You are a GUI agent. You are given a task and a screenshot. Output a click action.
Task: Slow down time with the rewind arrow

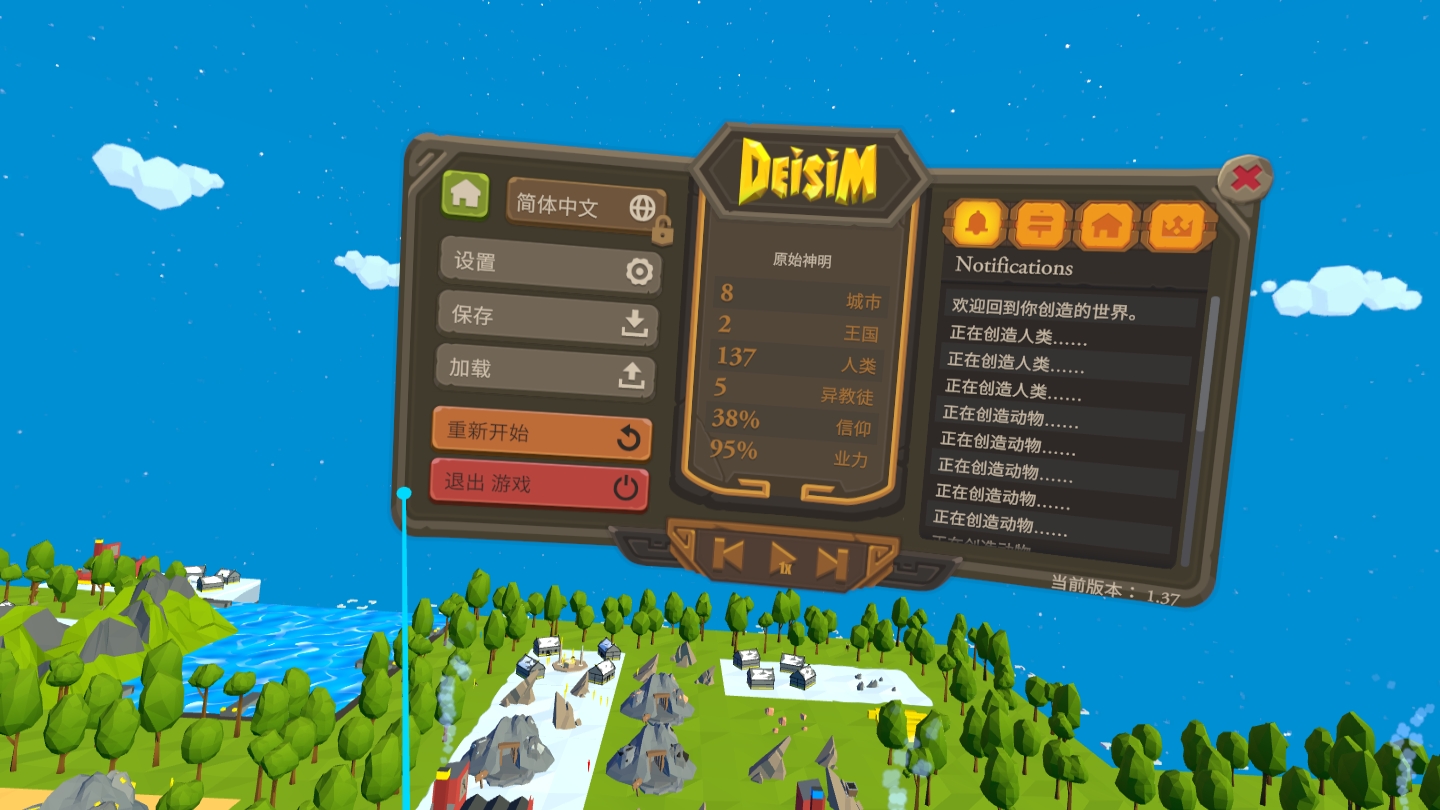pos(729,554)
